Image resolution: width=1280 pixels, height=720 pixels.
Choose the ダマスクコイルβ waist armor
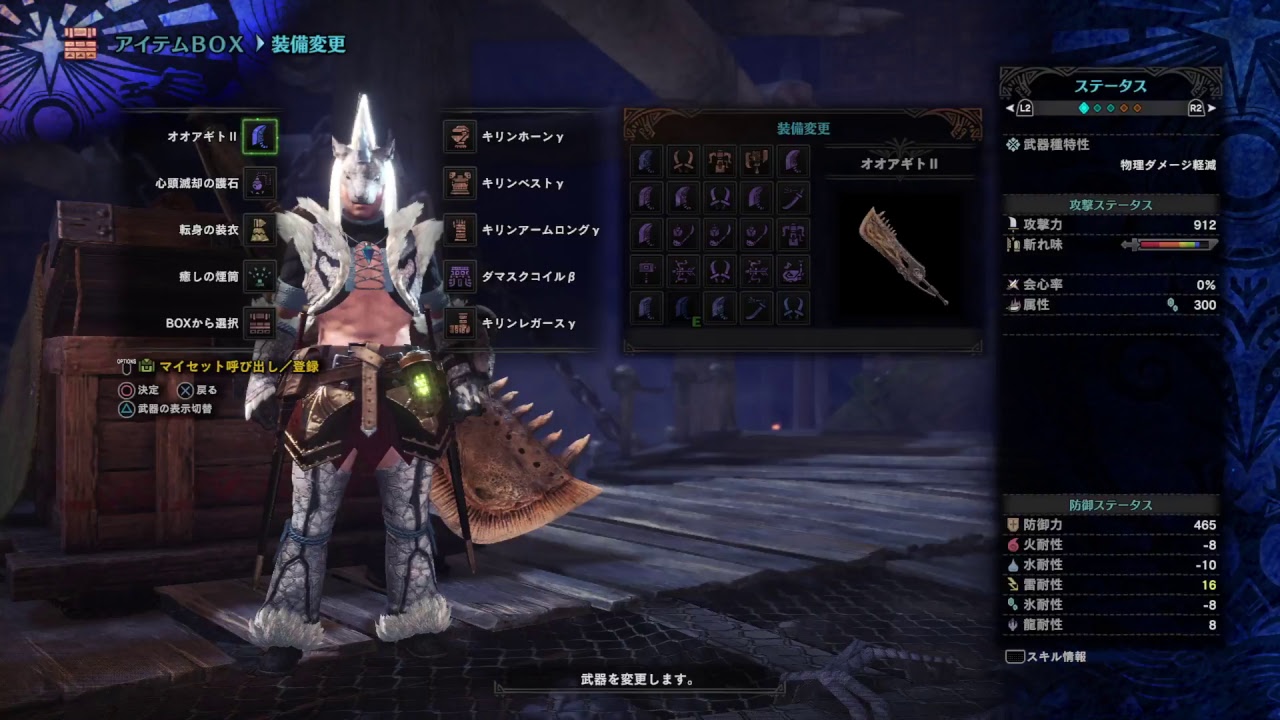(460, 277)
